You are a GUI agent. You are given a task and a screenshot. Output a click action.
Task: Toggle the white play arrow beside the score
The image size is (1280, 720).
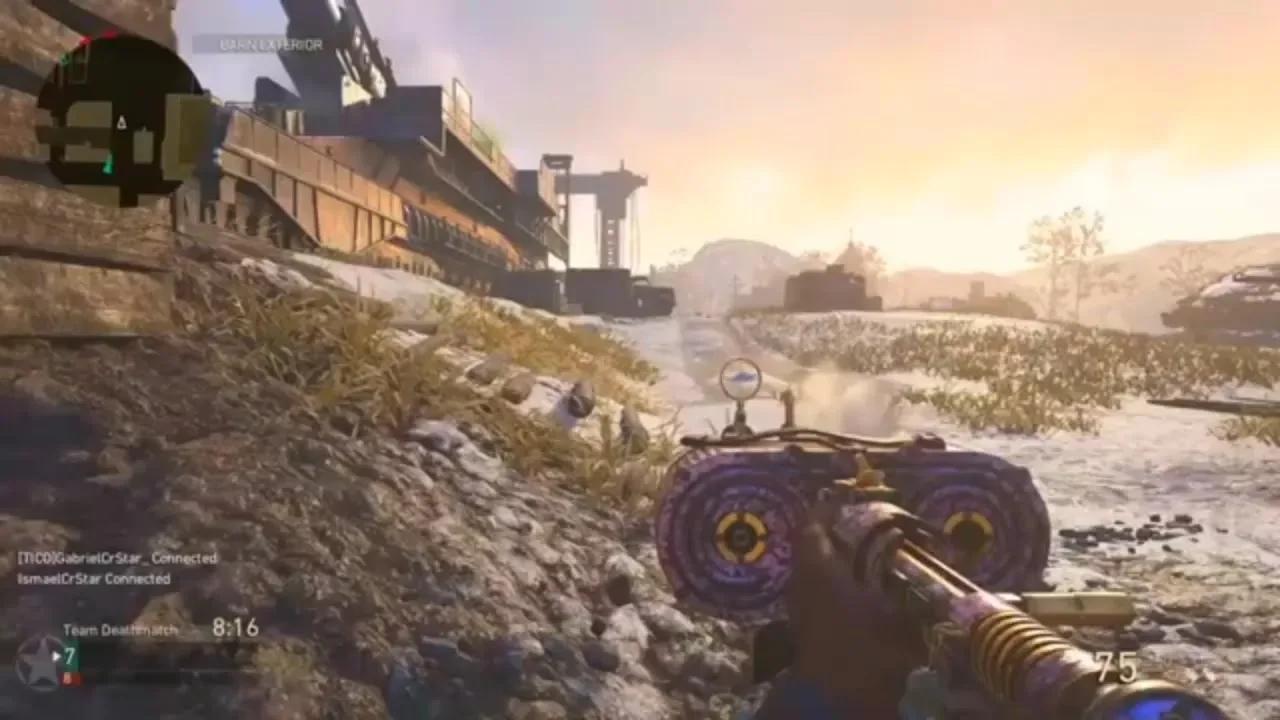(56, 656)
